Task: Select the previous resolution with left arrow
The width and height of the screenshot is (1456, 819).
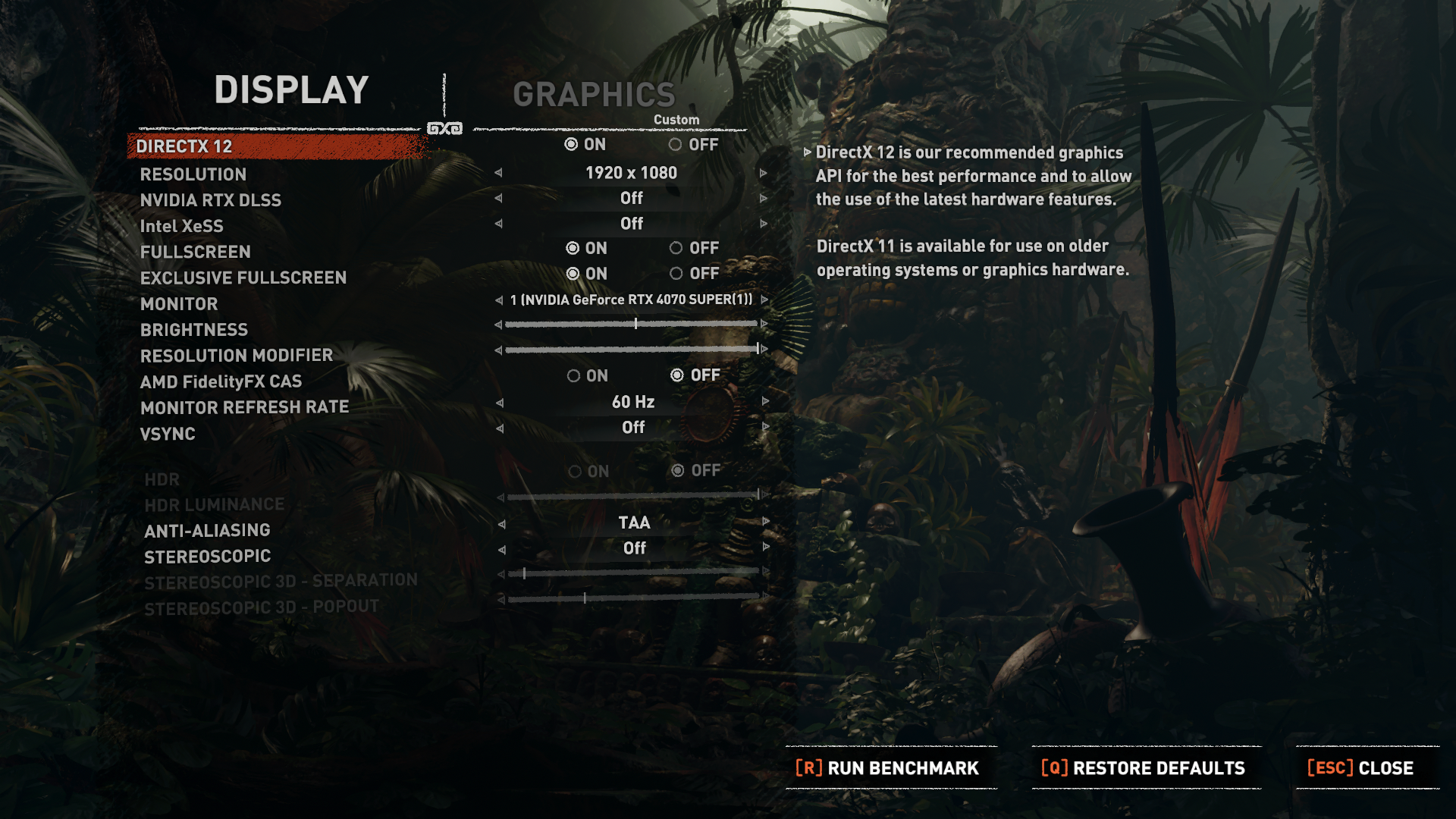Action: tap(498, 173)
